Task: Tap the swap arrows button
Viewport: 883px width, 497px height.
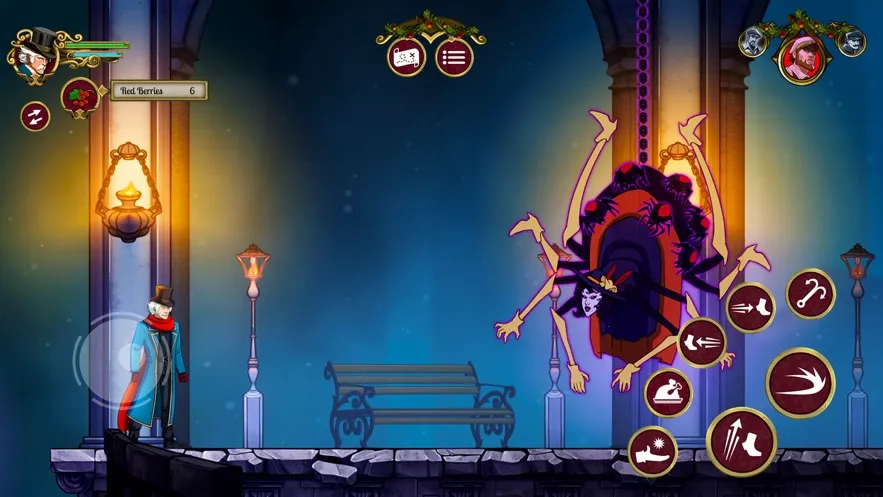Action: 35,116
